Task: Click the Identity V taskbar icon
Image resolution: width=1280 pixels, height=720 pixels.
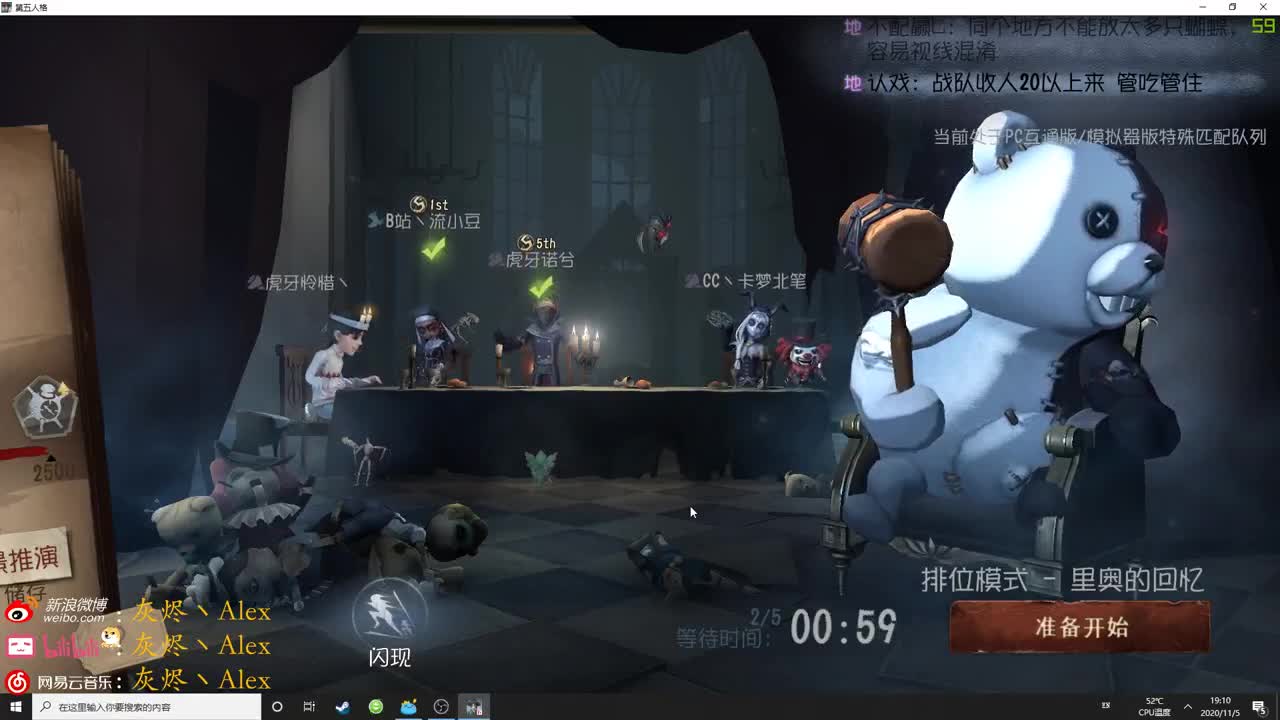Action: tap(472, 706)
